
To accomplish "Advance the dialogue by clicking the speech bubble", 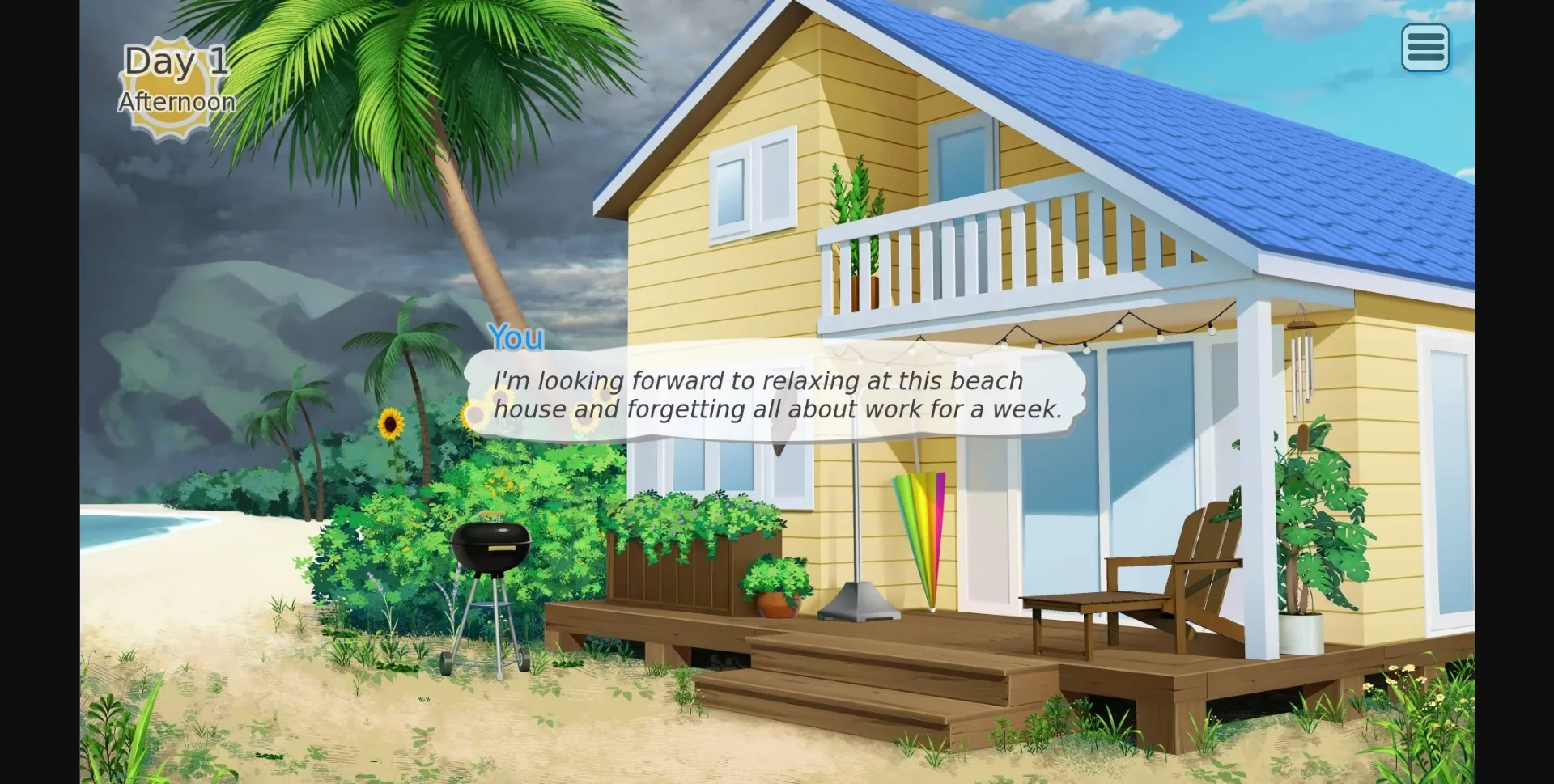I will (x=777, y=395).
